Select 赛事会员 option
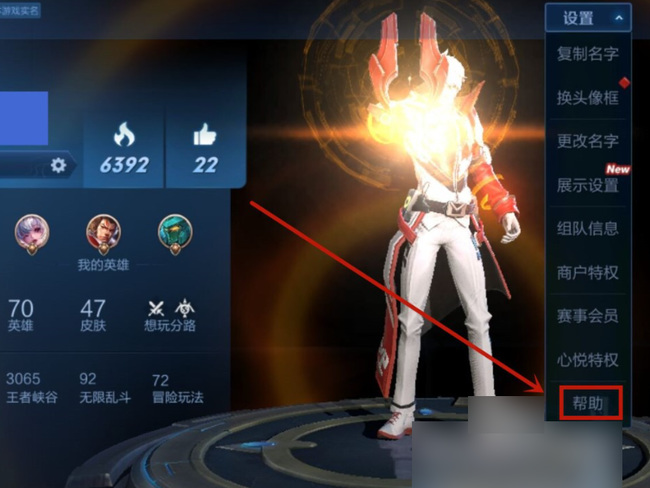Image resolution: width=650 pixels, height=488 pixels. click(x=588, y=316)
